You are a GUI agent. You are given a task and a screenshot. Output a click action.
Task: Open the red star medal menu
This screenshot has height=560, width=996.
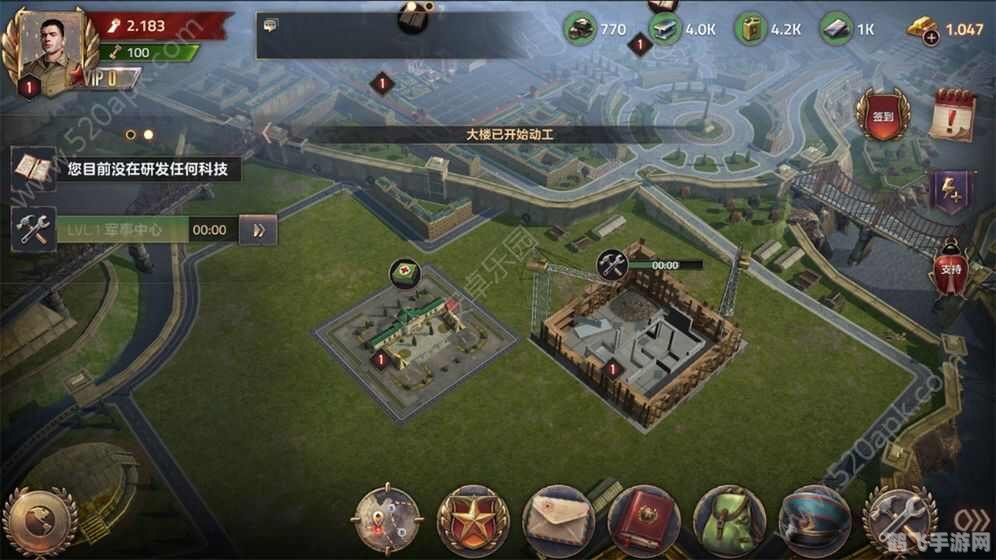[472, 521]
